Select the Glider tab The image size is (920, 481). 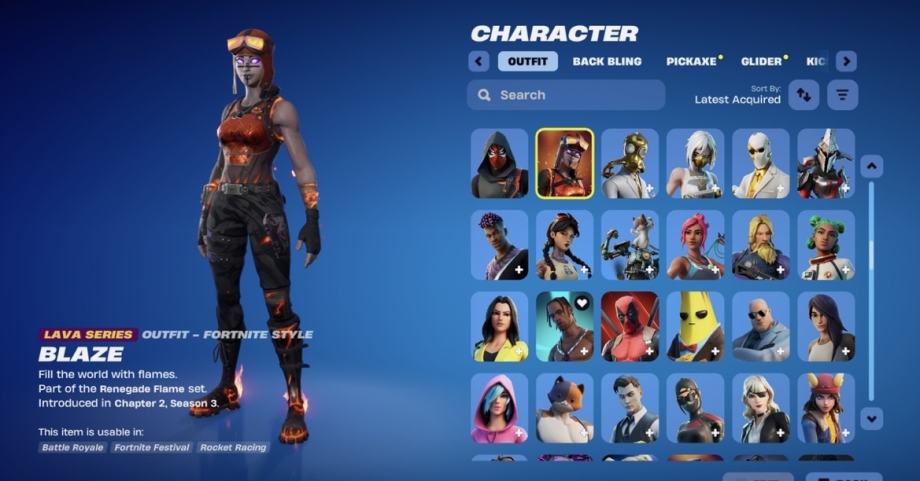point(762,61)
